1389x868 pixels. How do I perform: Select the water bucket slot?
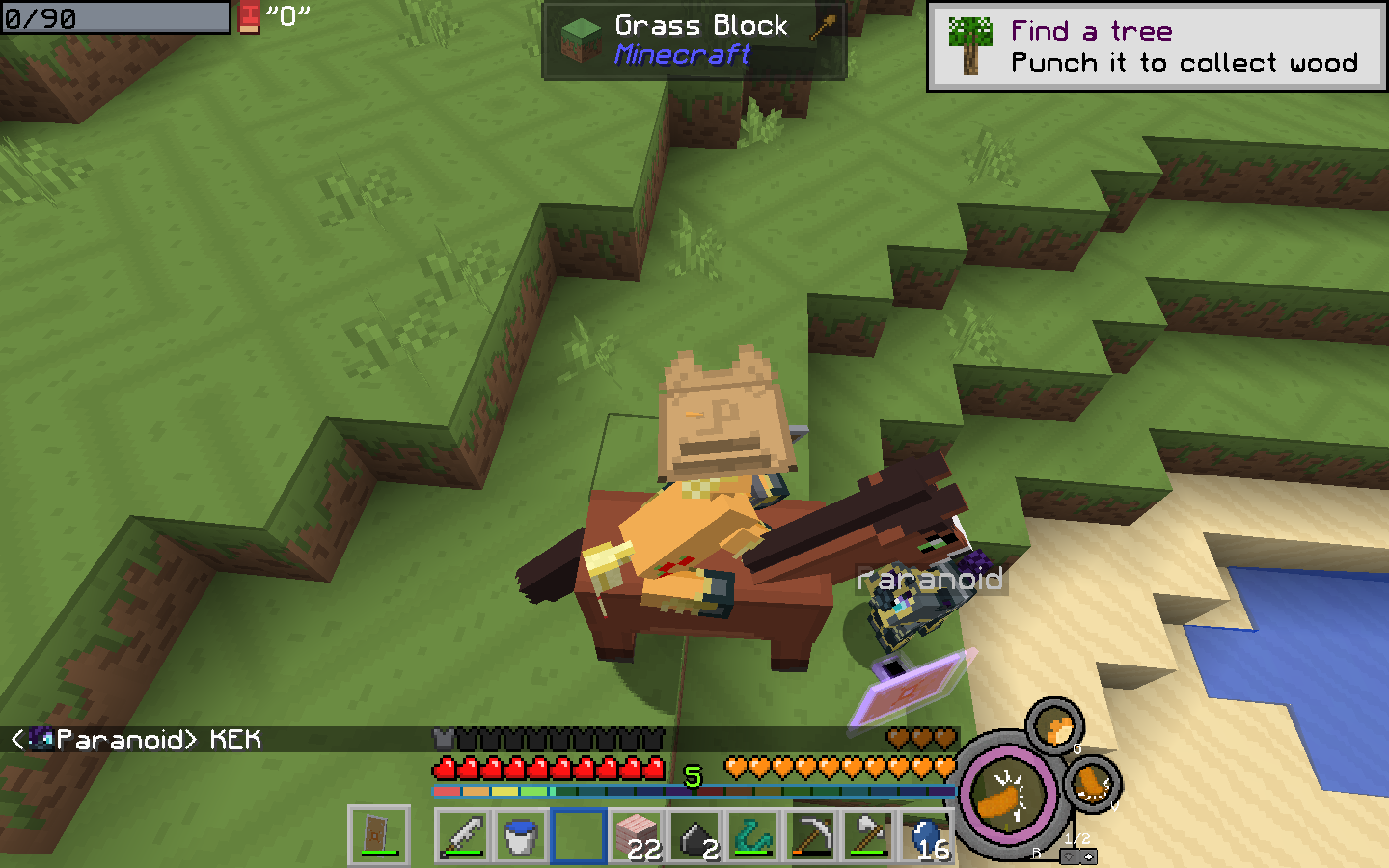click(521, 835)
